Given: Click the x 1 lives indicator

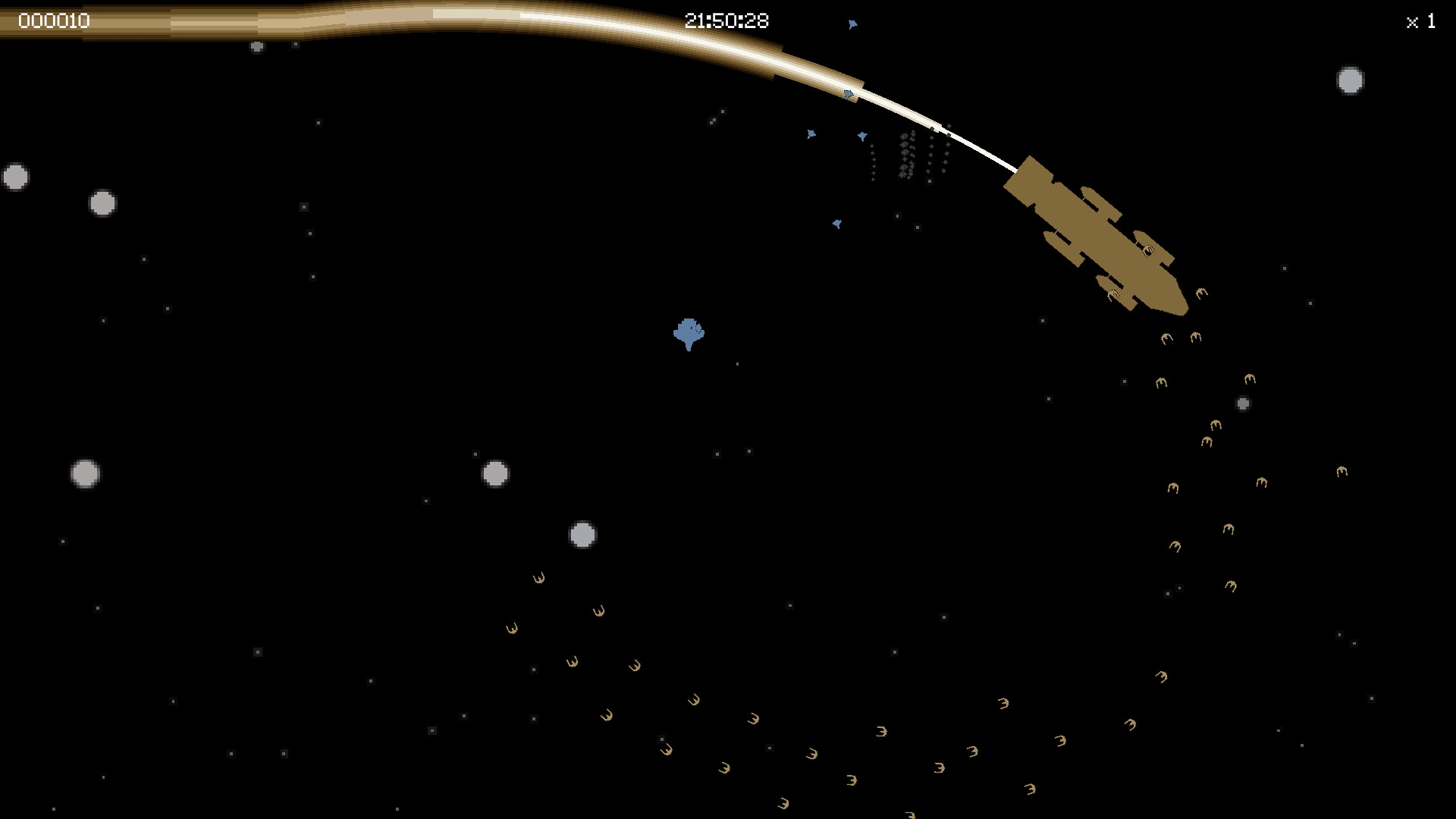Looking at the screenshot, I should pyautogui.click(x=1420, y=22).
